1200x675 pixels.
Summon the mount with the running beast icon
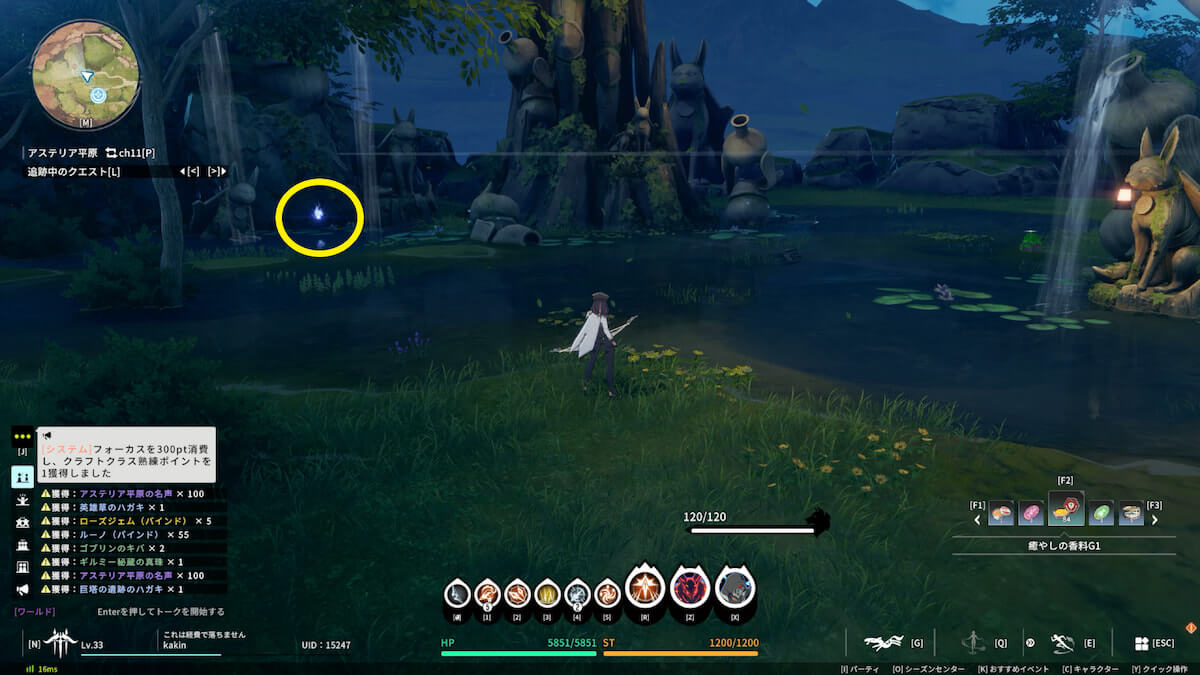point(884,643)
